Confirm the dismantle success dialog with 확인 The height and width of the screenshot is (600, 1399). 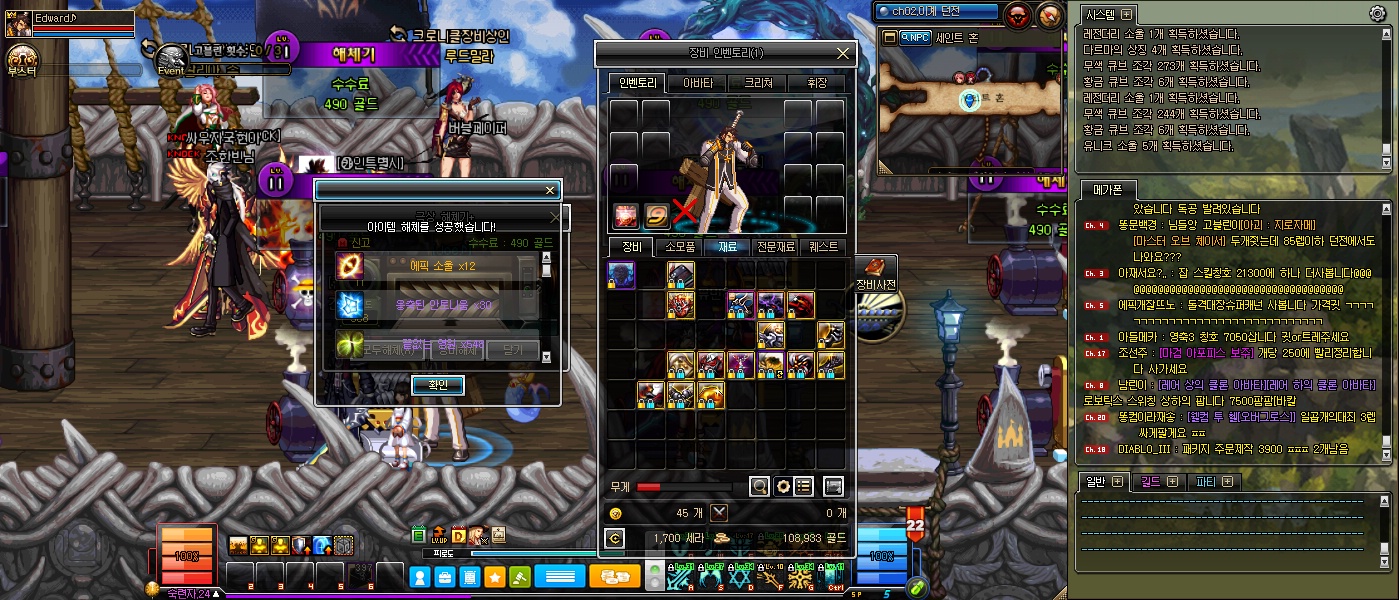(x=438, y=385)
